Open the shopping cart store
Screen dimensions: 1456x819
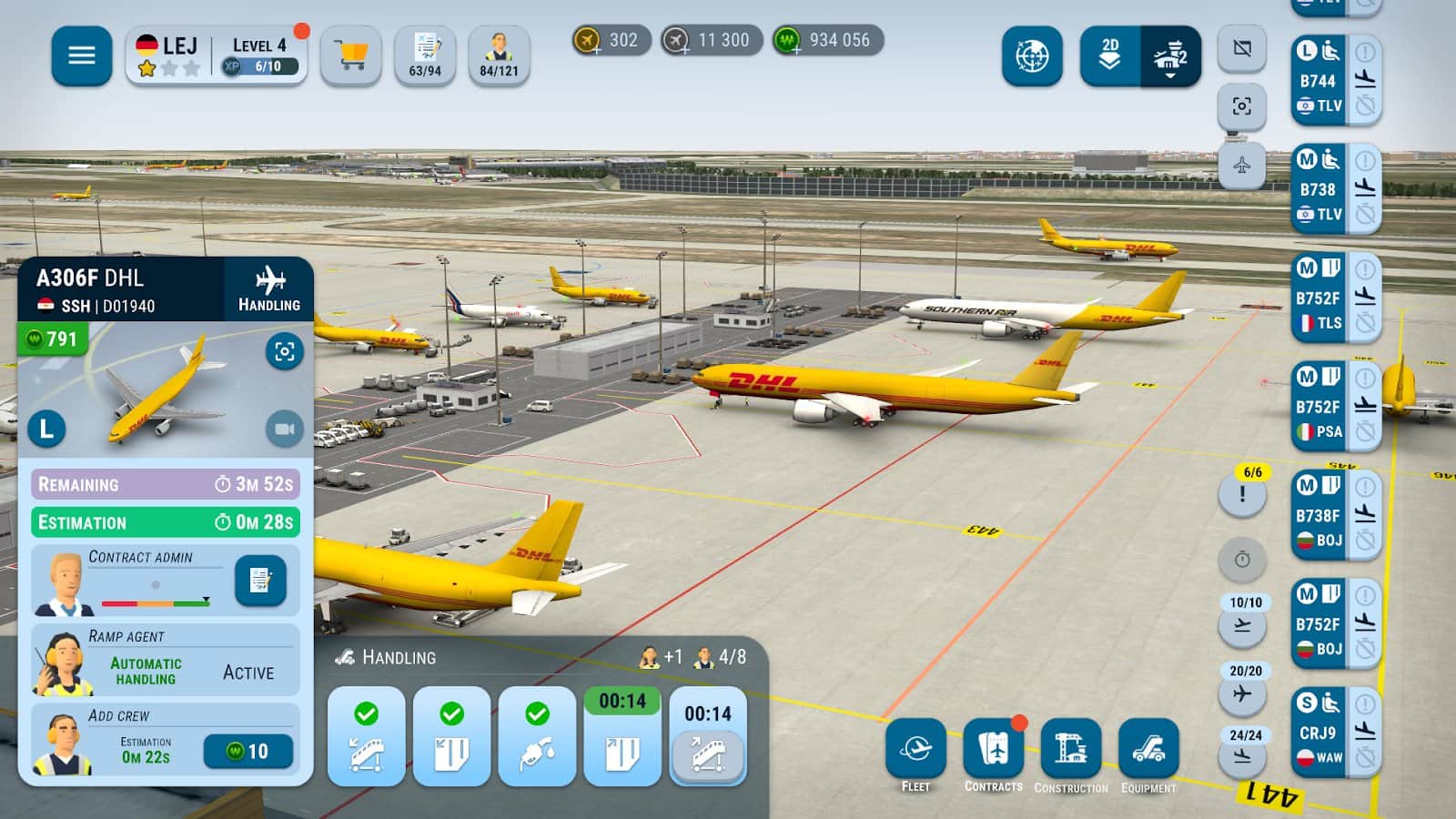click(x=350, y=56)
